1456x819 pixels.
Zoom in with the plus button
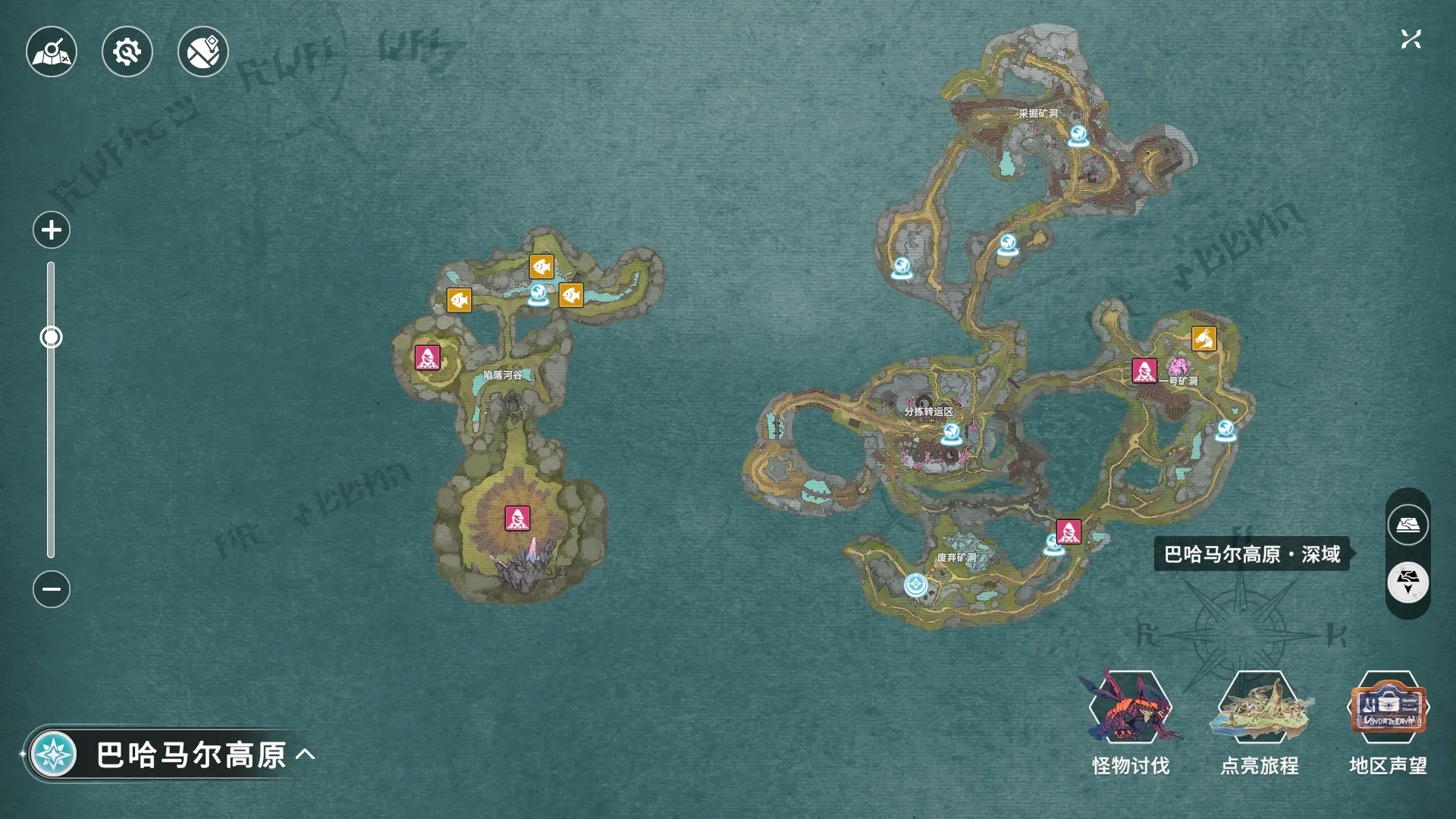pos(52,230)
